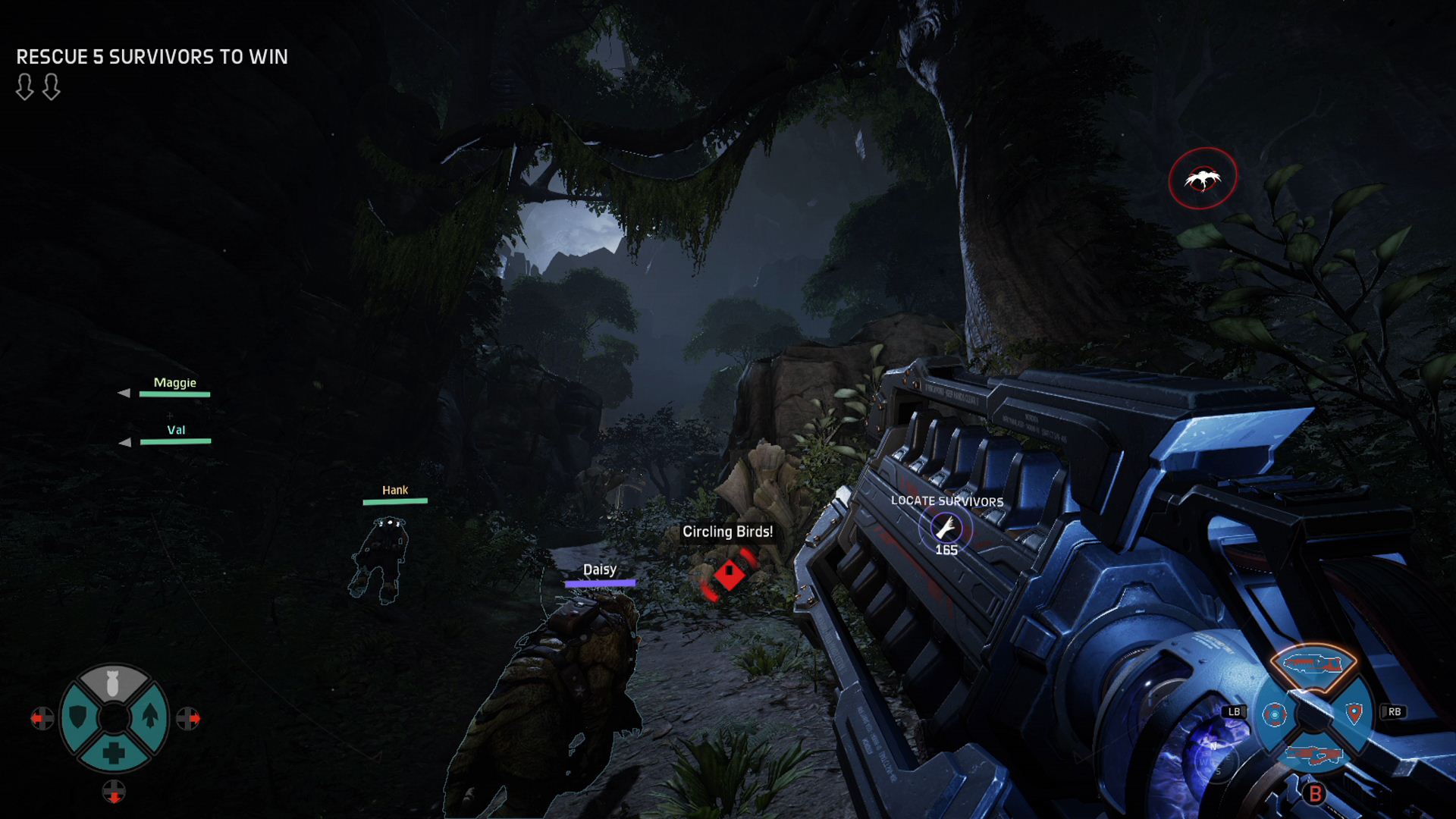
Task: Select Maggie's teammate name tag
Action: pyautogui.click(x=174, y=383)
